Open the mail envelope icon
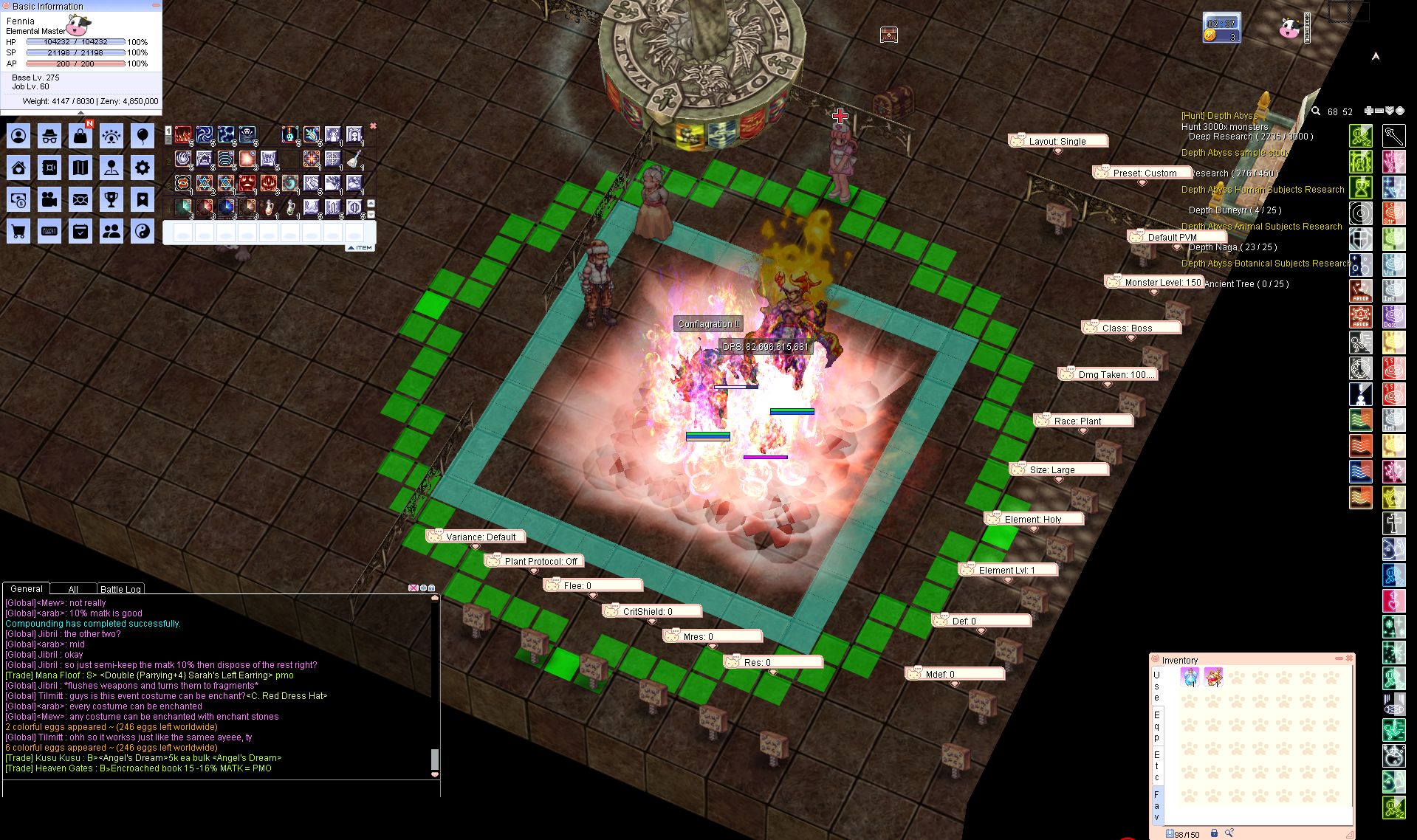Image resolution: width=1417 pixels, height=840 pixels. [x=80, y=199]
